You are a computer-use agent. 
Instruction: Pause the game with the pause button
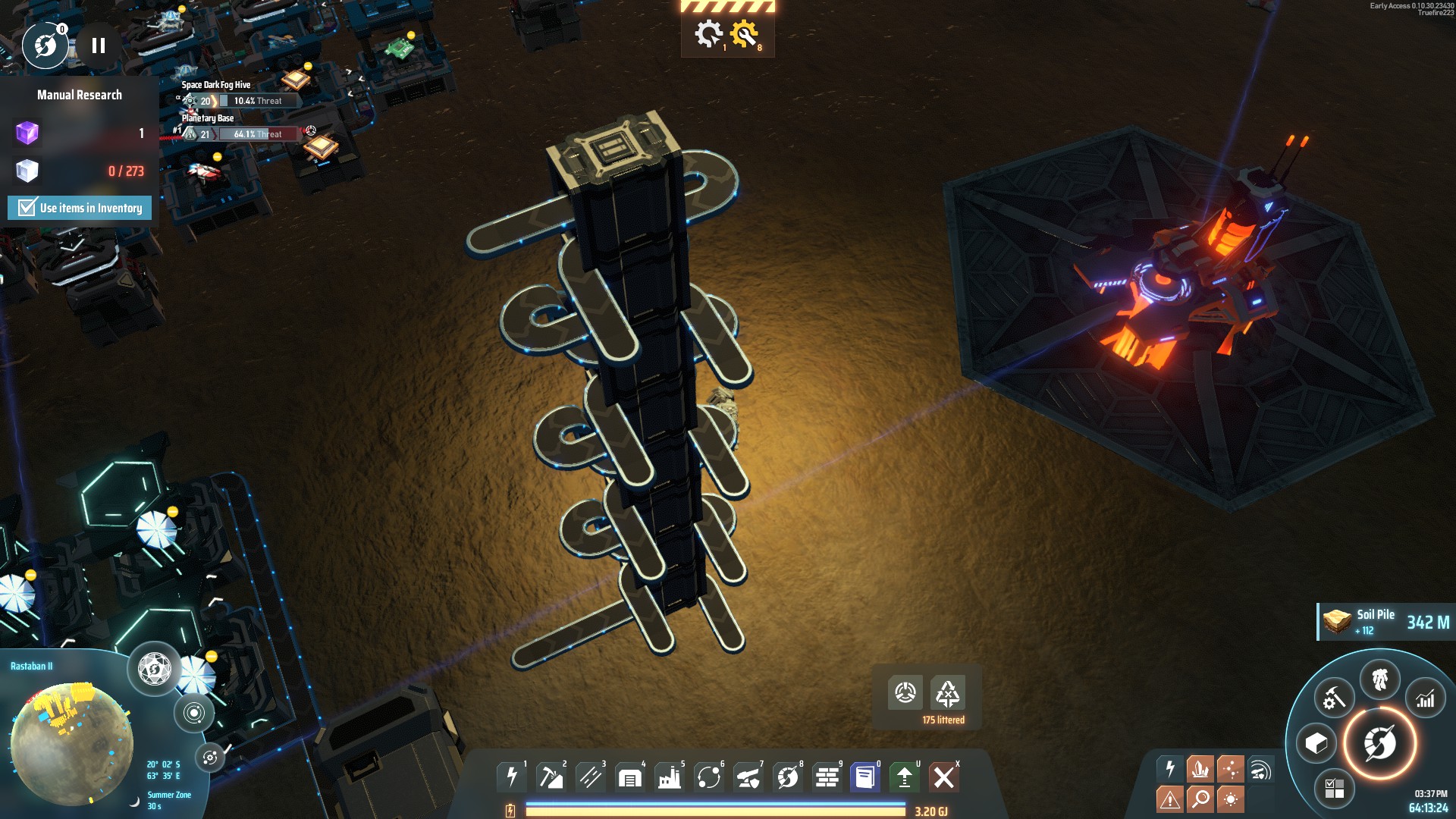tap(97, 45)
